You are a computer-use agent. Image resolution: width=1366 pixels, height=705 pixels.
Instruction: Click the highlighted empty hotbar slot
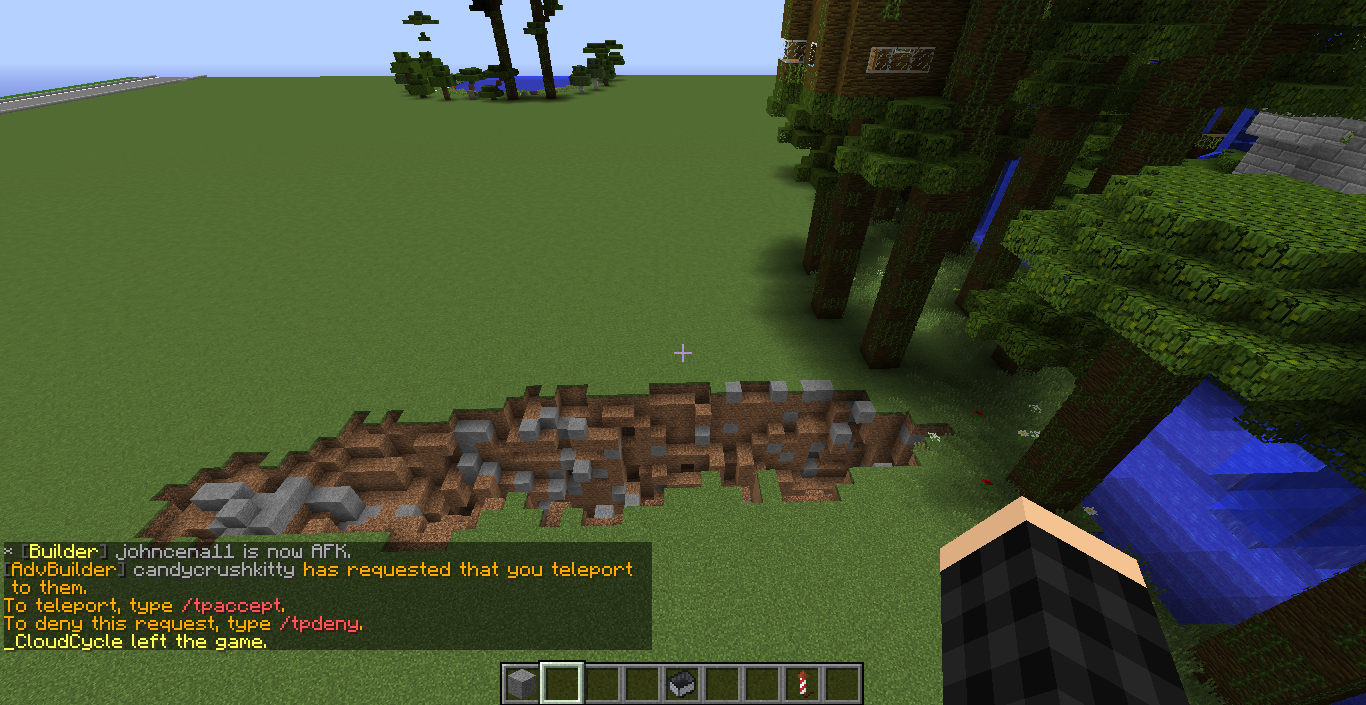click(561, 684)
